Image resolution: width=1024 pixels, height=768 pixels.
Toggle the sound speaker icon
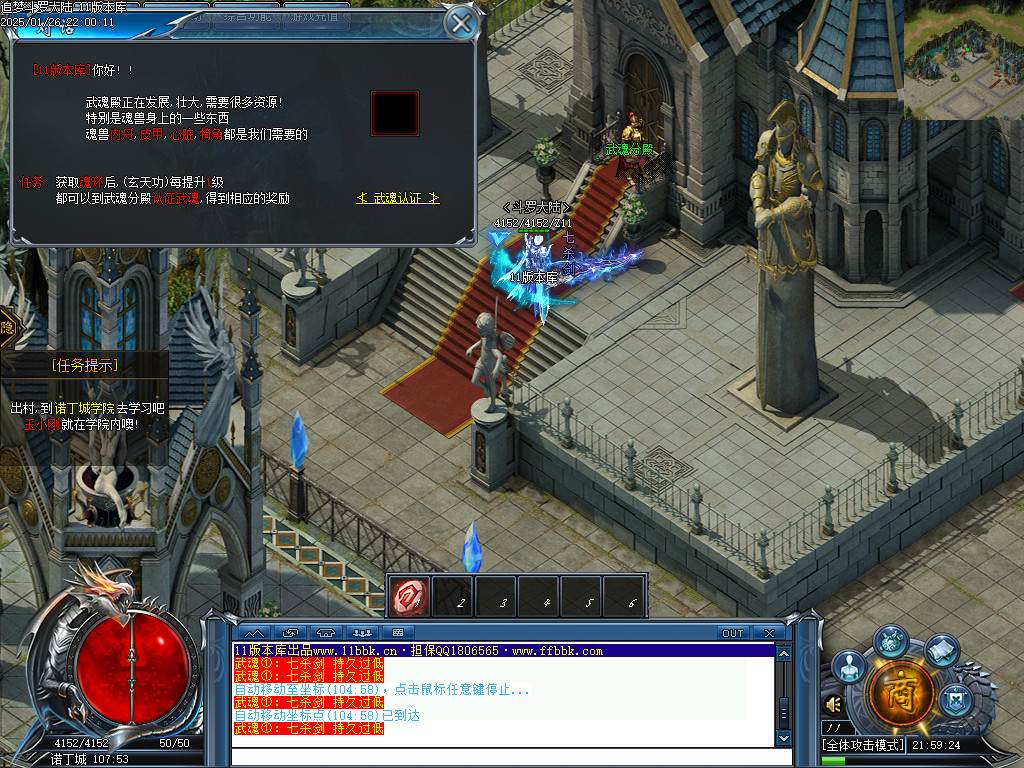tap(833, 706)
